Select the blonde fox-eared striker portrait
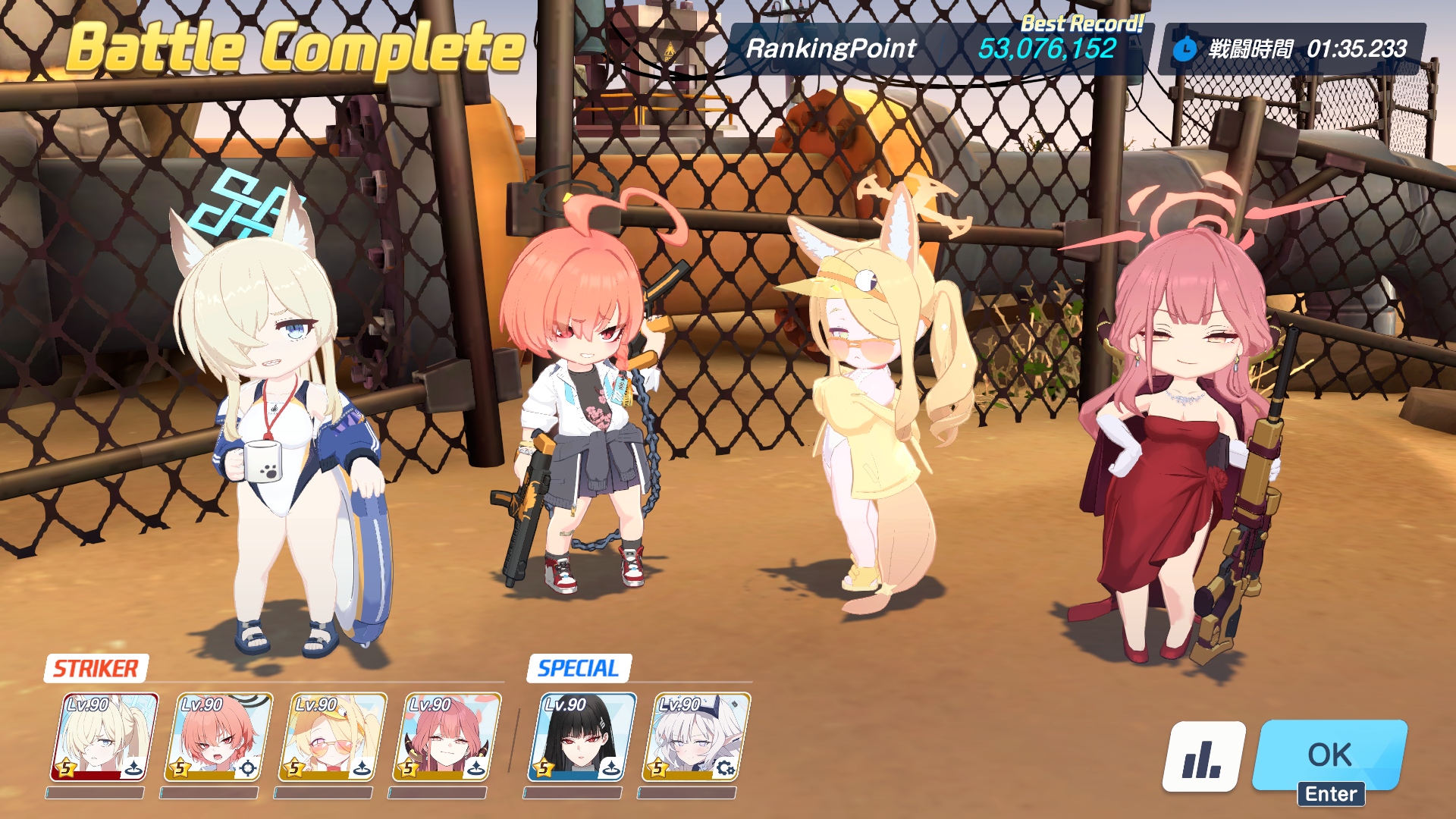The image size is (1456, 819). click(x=105, y=737)
